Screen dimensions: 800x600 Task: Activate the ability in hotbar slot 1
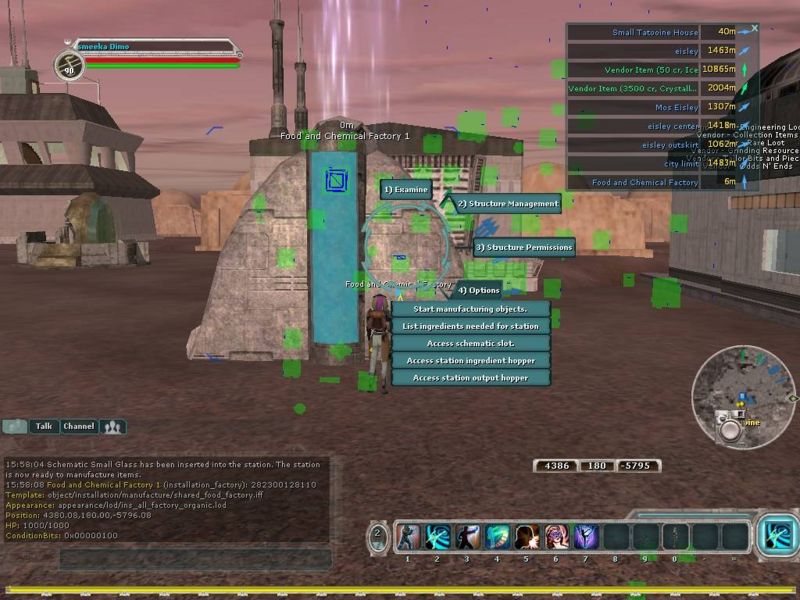pyautogui.click(x=408, y=537)
